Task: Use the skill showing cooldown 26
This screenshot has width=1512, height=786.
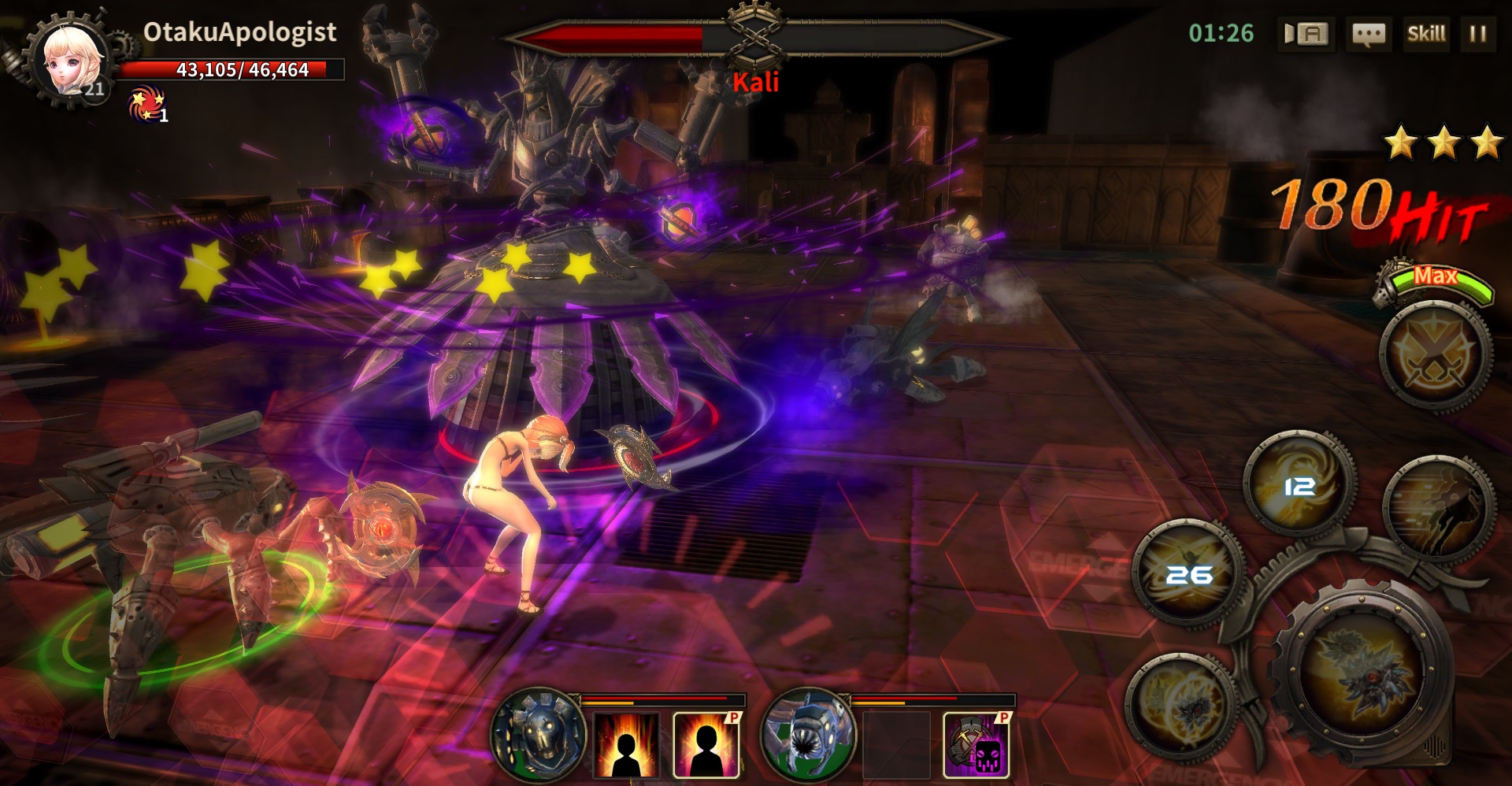Action: [1189, 573]
